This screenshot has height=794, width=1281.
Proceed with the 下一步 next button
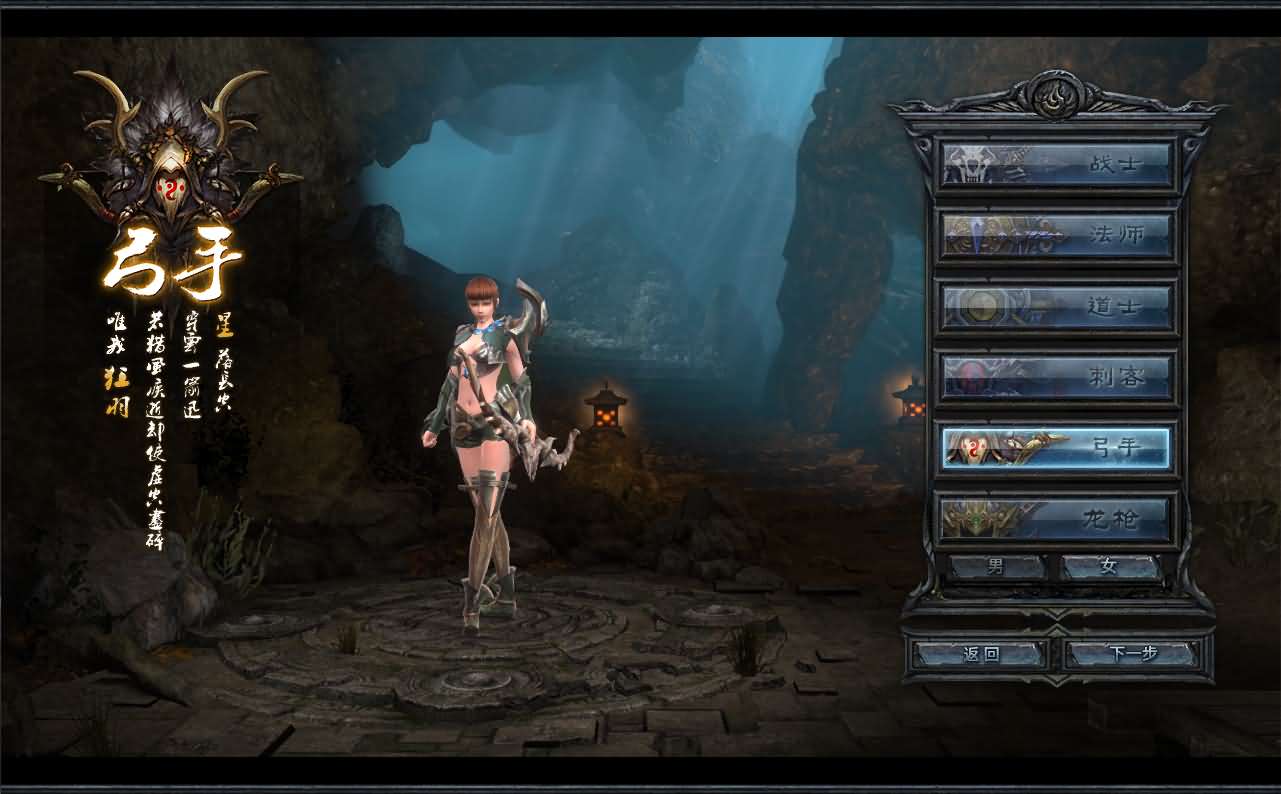click(x=1133, y=654)
